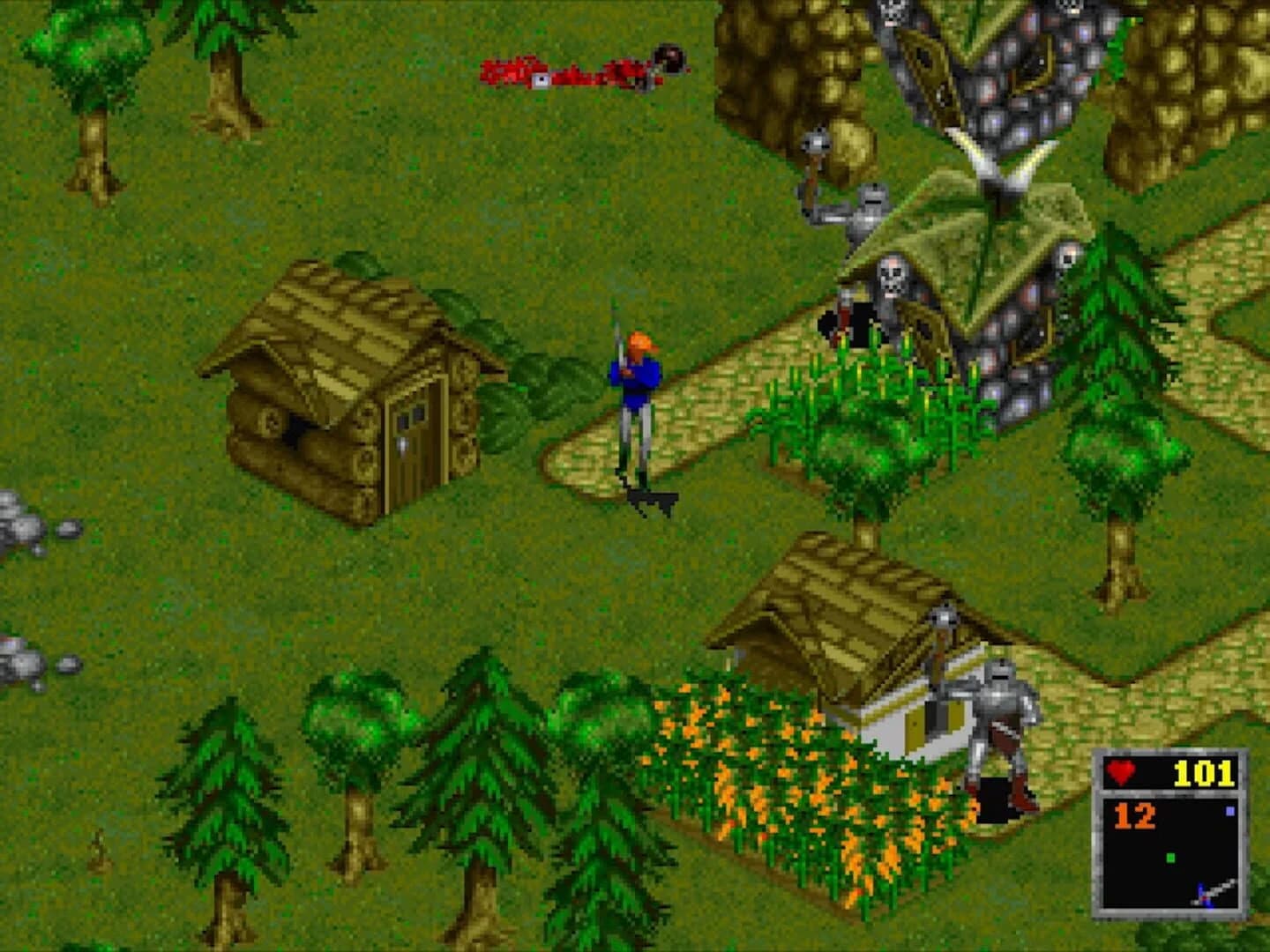
Task: Click the skull face on the stone tower
Action: tap(891, 278)
